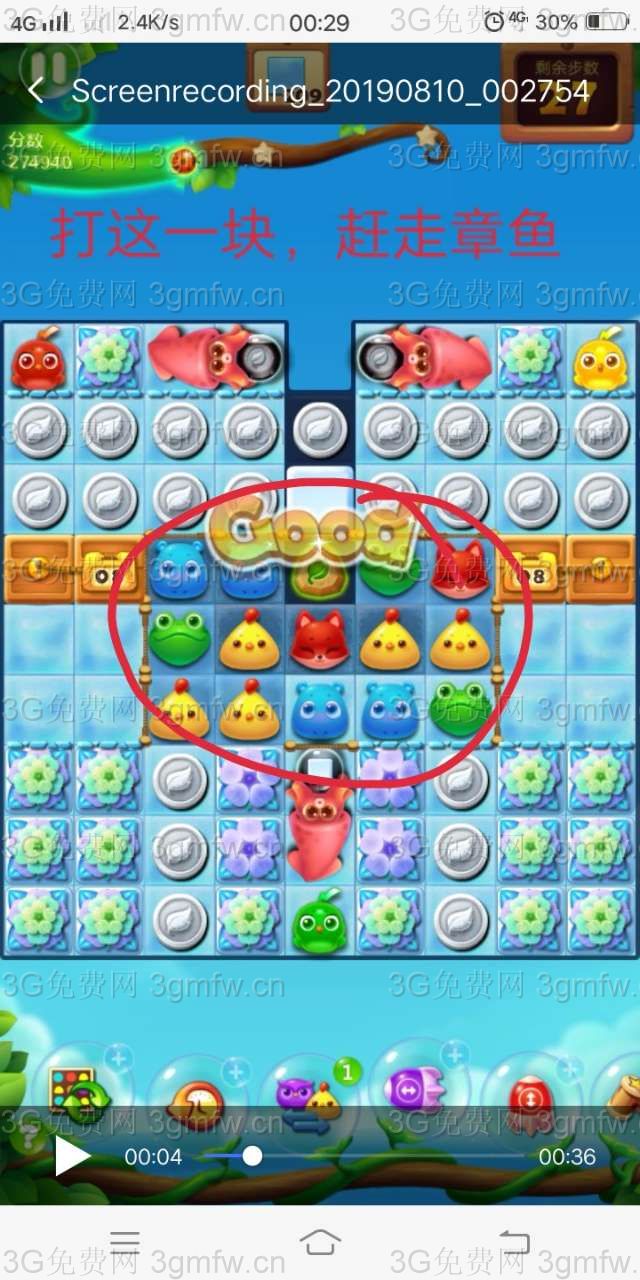Pause the game with the round pause button

47,66
